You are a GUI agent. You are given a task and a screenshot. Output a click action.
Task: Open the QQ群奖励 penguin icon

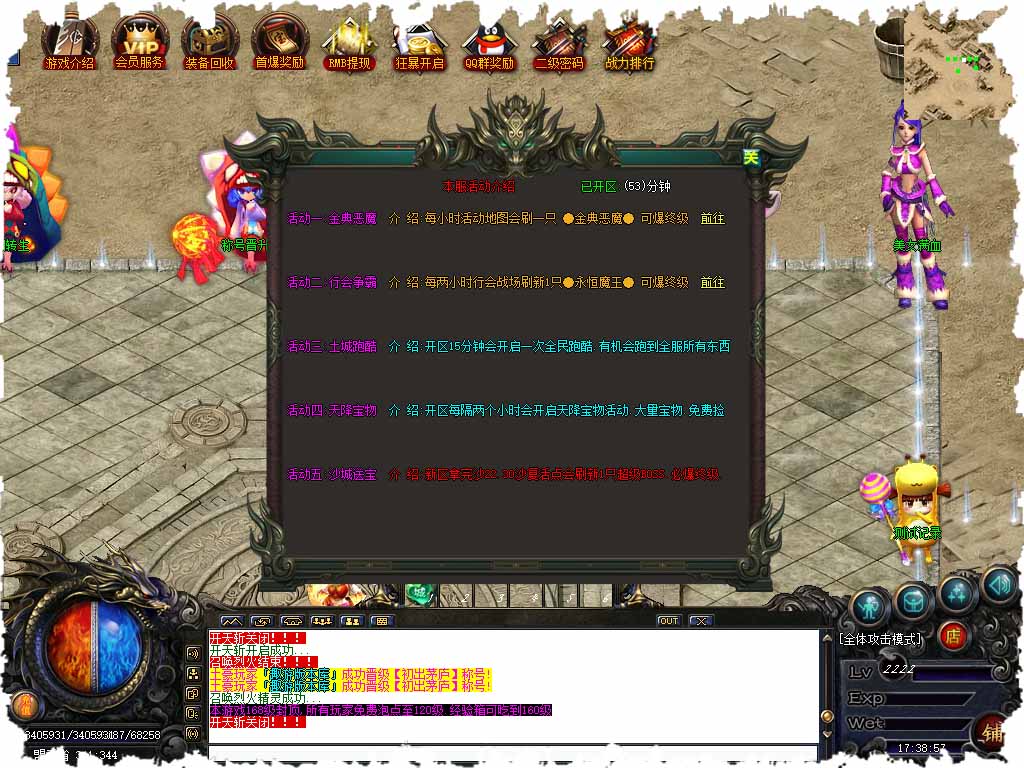pyautogui.click(x=489, y=43)
